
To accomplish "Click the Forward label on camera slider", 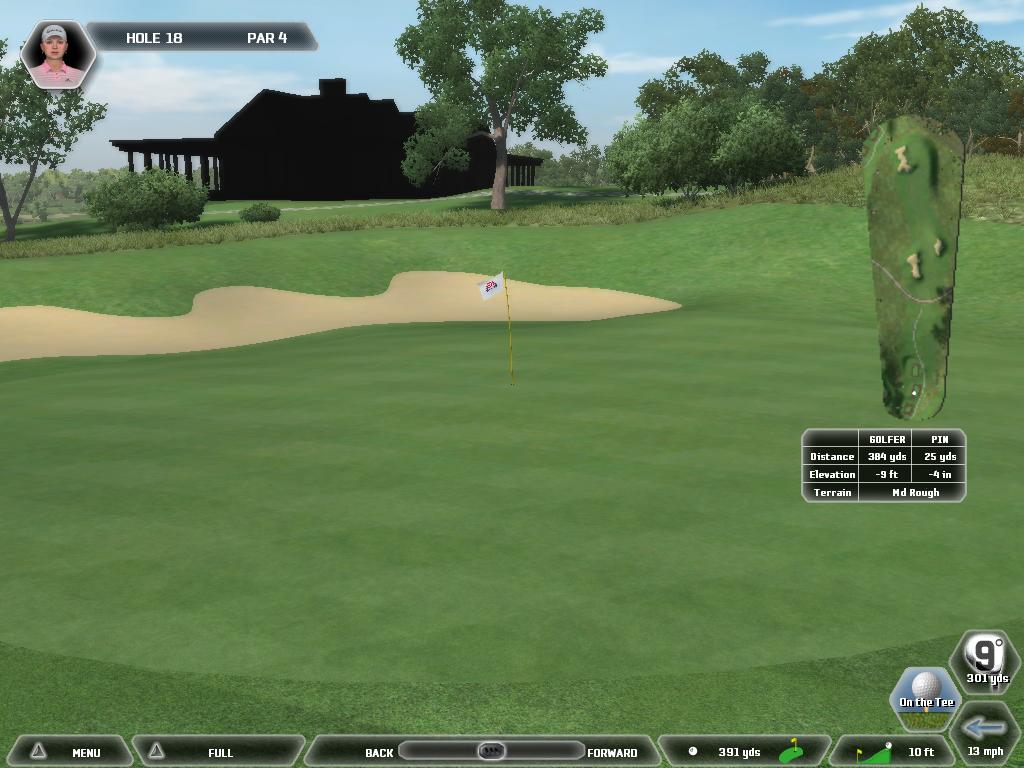I will click(x=612, y=752).
